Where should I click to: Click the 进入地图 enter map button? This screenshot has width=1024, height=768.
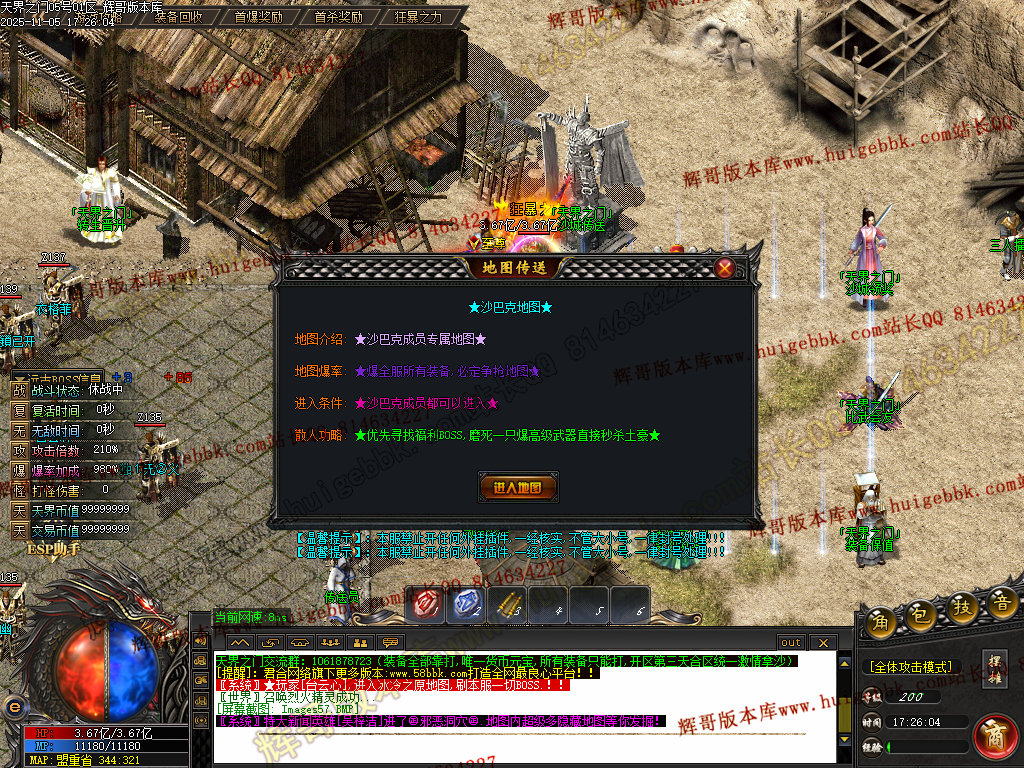click(x=518, y=488)
